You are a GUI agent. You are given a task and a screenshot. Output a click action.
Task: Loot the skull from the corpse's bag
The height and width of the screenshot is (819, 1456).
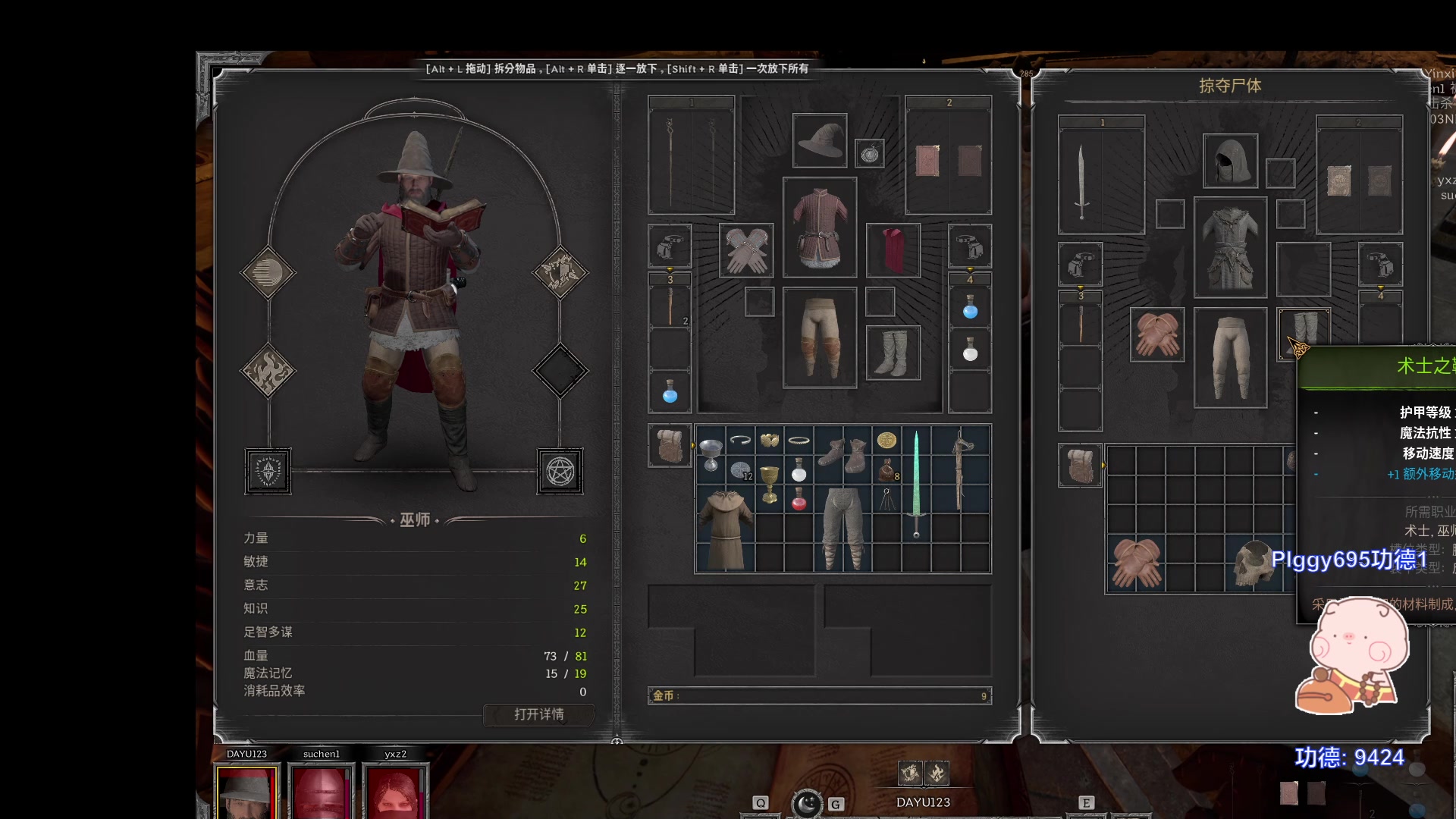tap(1253, 563)
